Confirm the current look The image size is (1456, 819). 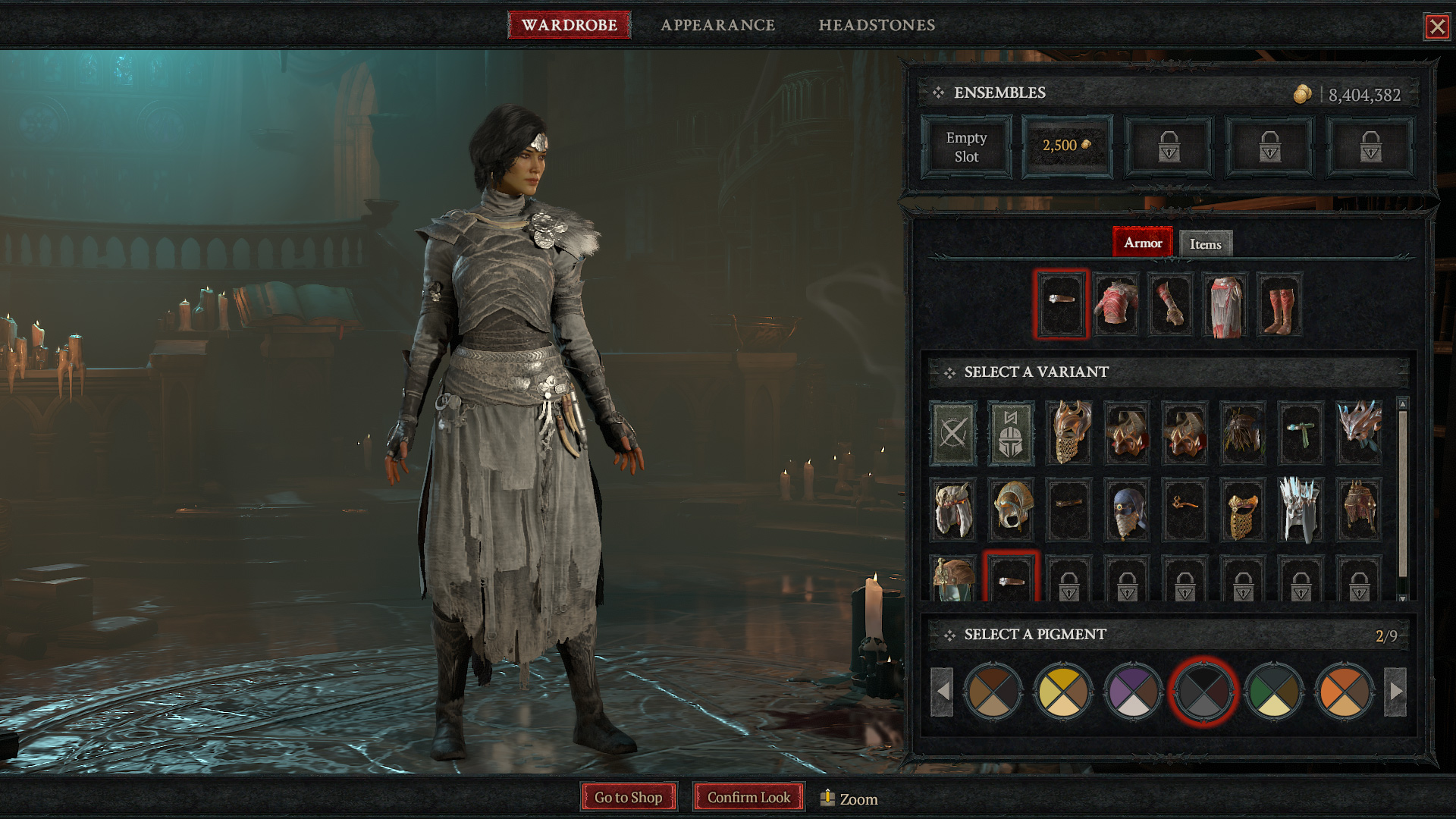coord(748,797)
